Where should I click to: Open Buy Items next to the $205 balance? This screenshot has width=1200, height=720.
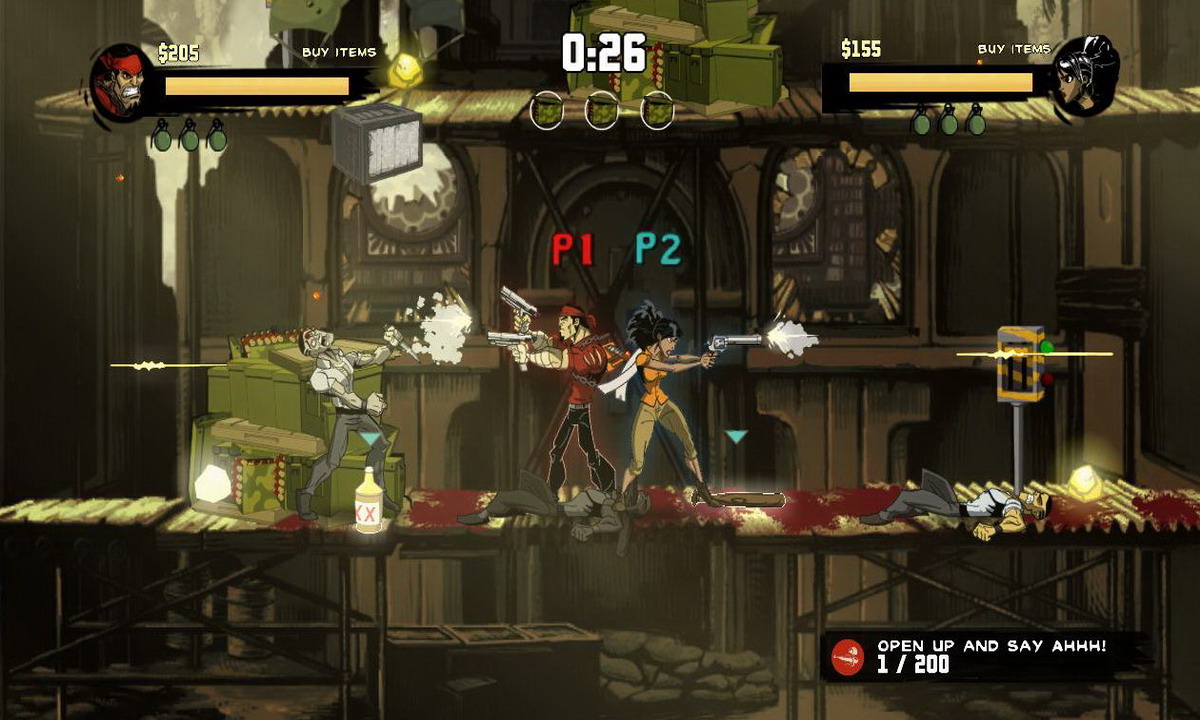point(339,52)
